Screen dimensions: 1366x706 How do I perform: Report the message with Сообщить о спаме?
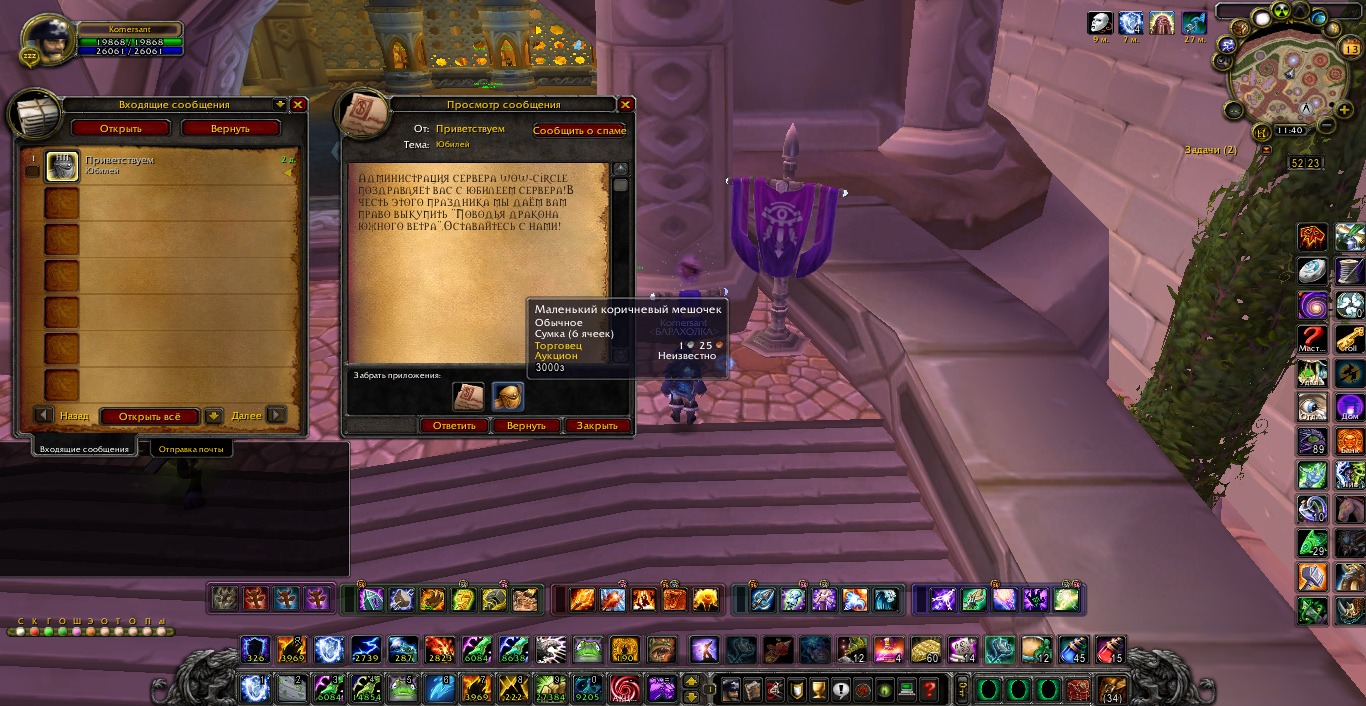pos(580,130)
